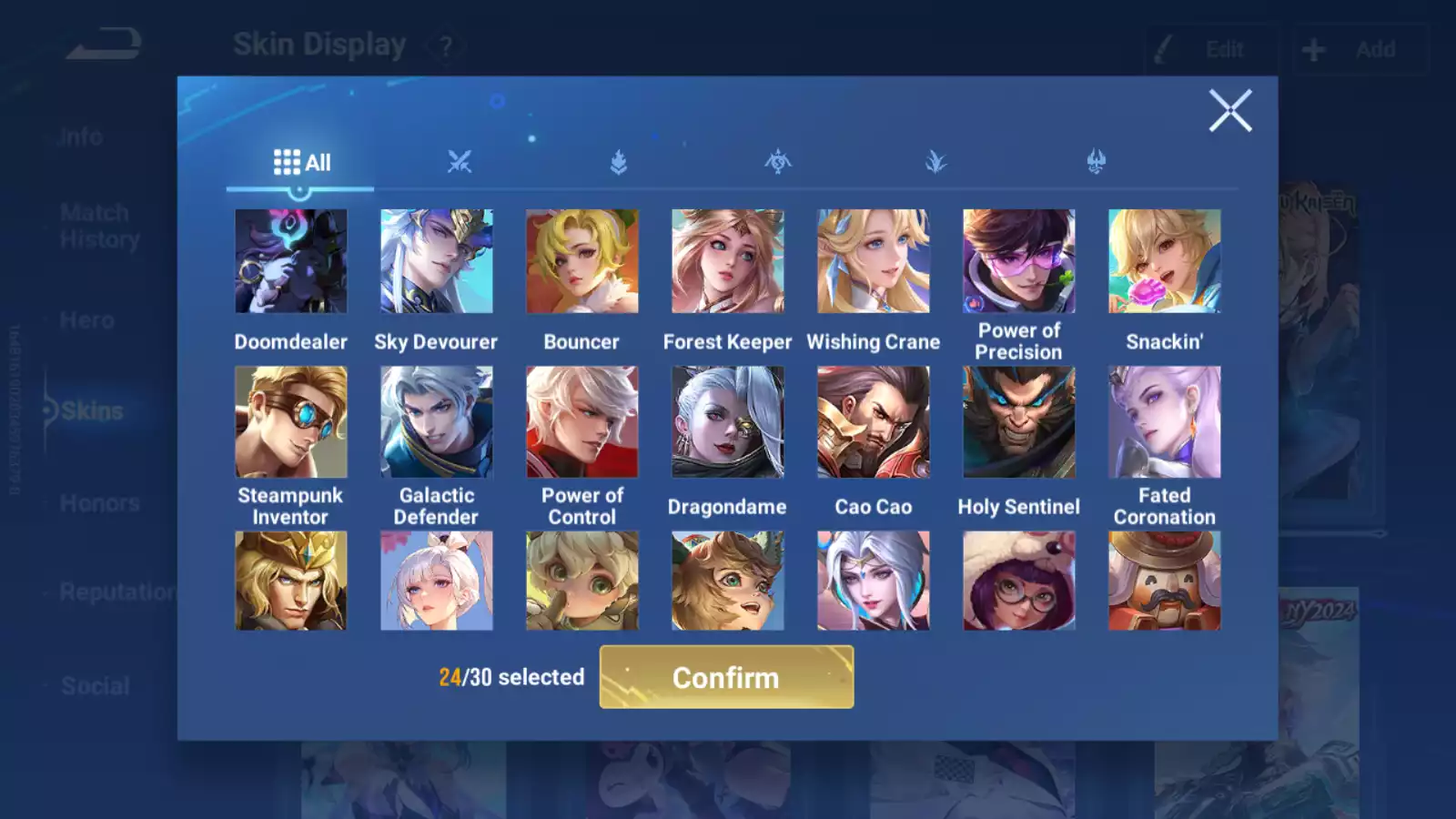Open the Tank shield filter icon
This screenshot has width=1456, height=819.
(x=618, y=162)
